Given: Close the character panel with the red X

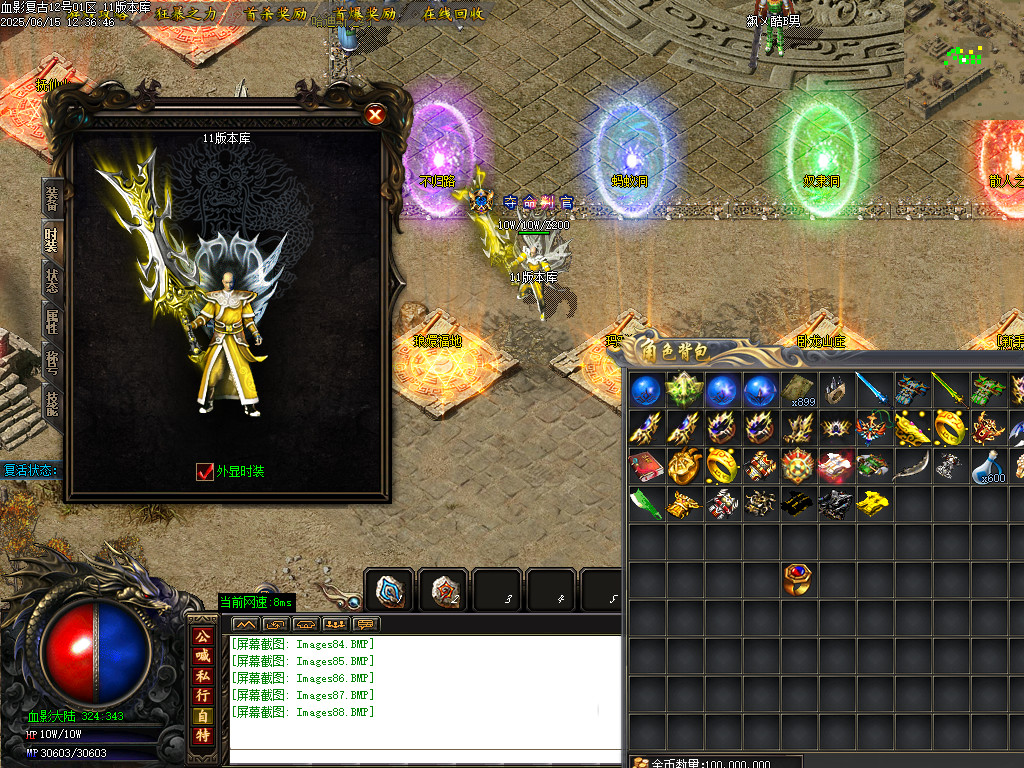Looking at the screenshot, I should coord(375,115).
